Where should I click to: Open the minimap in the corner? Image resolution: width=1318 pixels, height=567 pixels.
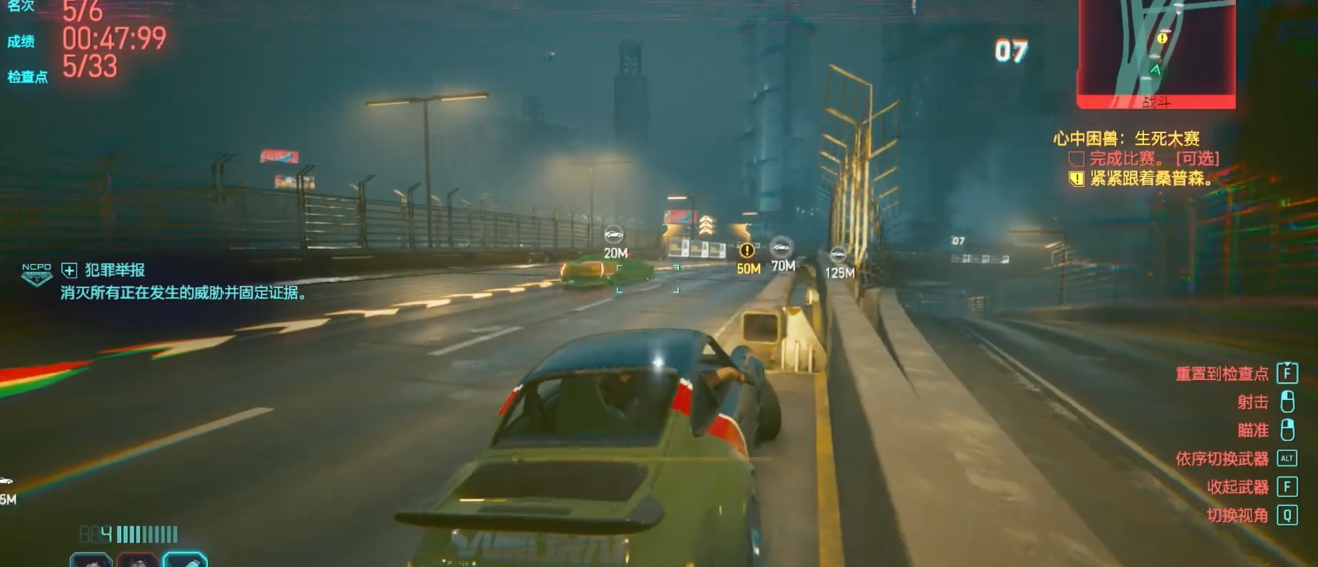[1156, 50]
